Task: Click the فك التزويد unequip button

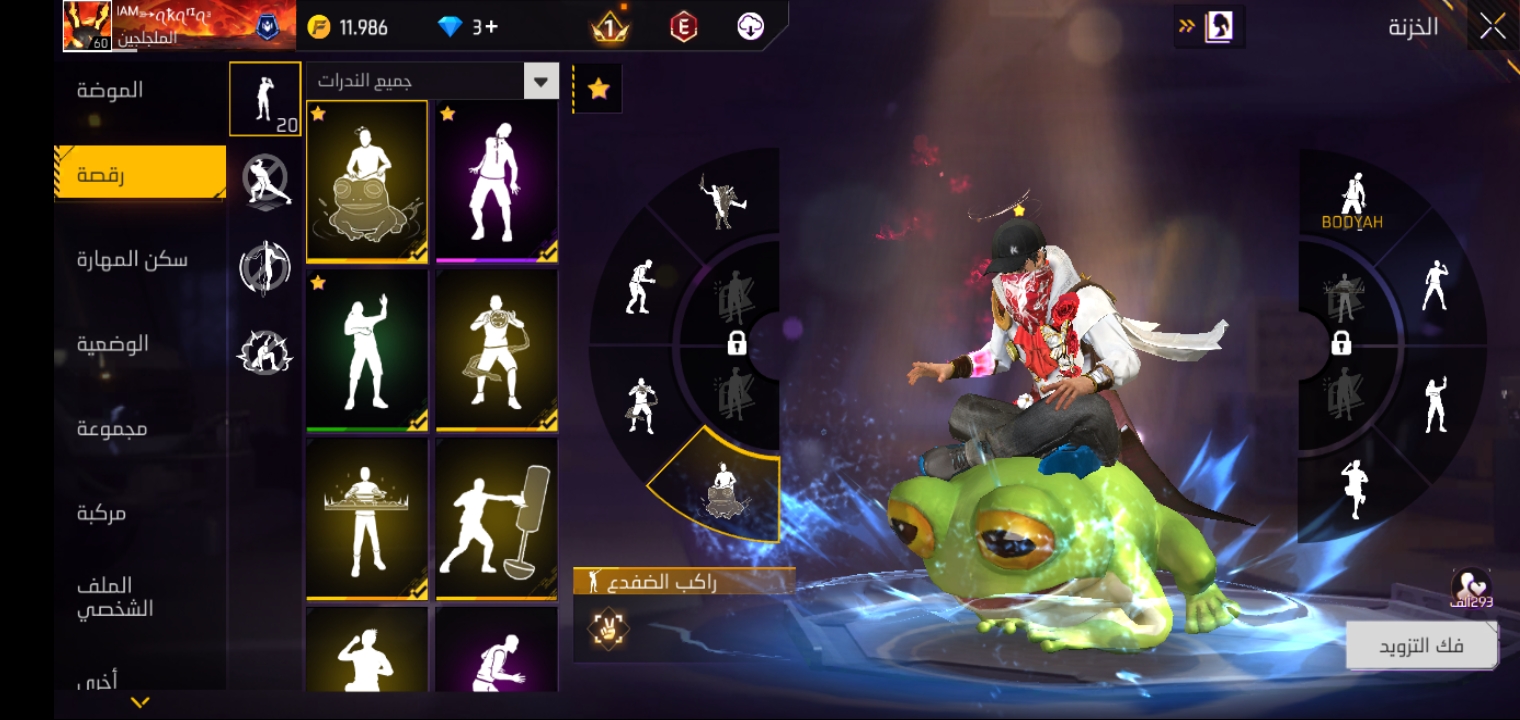Action: click(1421, 646)
